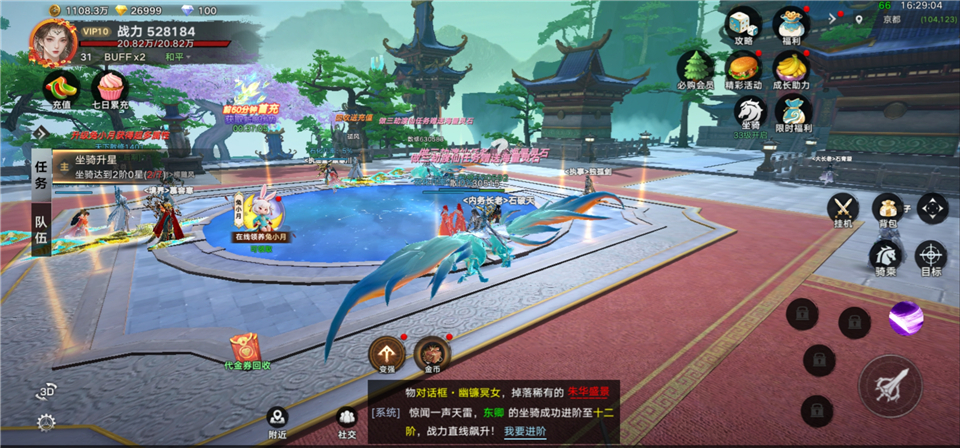Toggle 挂机 auto-battle crossed swords button

click(x=843, y=210)
